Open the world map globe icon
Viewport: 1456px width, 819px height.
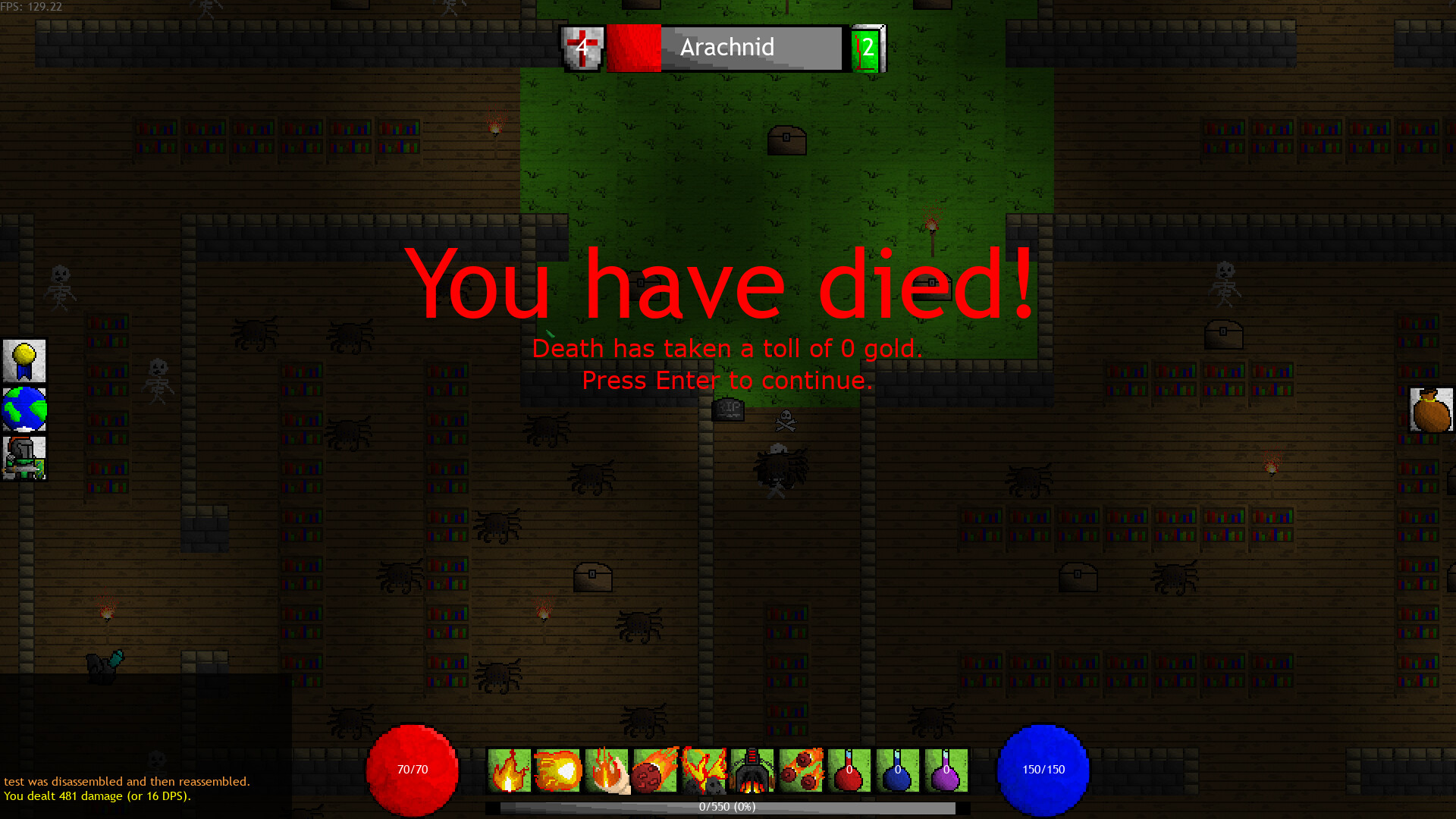[x=24, y=409]
